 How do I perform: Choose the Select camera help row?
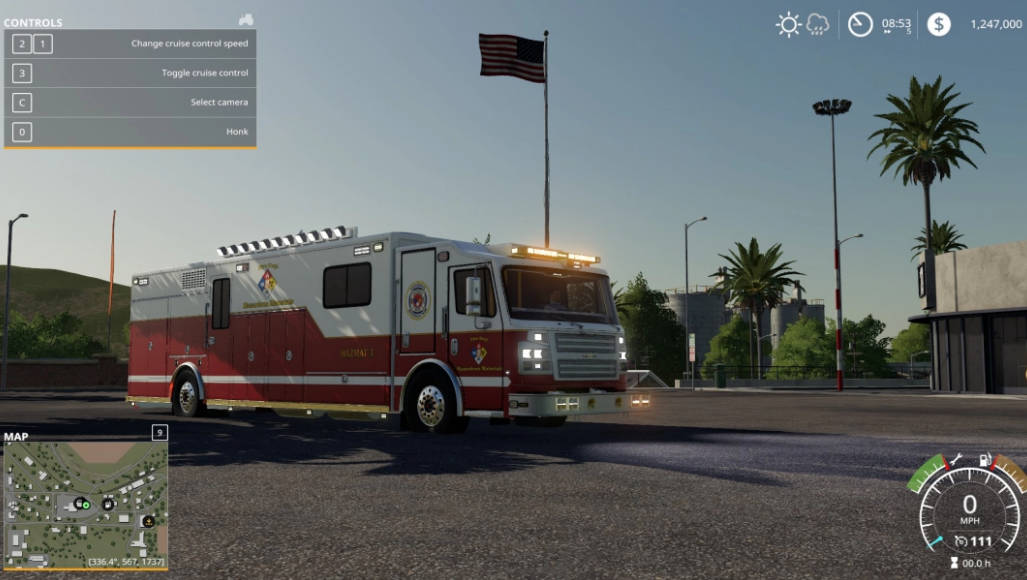click(130, 102)
